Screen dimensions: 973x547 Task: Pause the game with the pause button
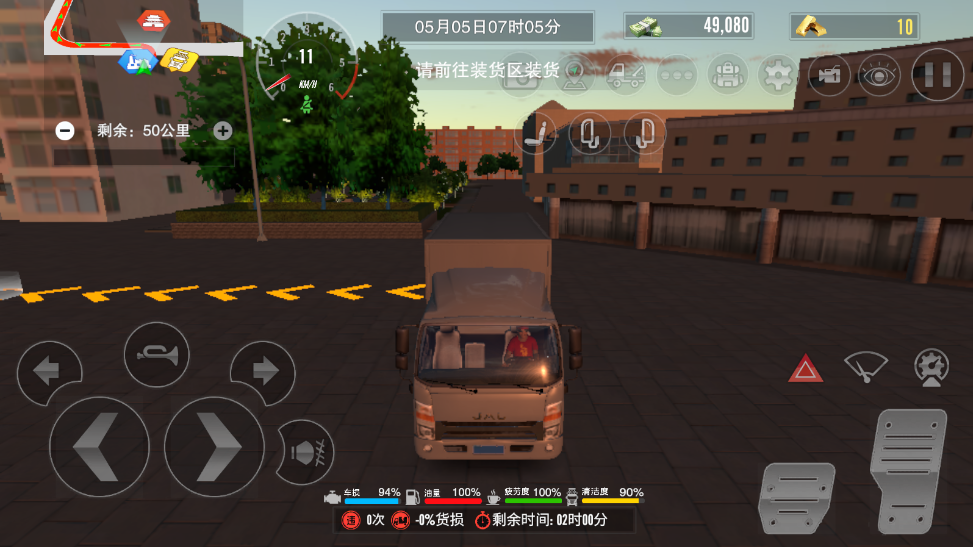(937, 75)
